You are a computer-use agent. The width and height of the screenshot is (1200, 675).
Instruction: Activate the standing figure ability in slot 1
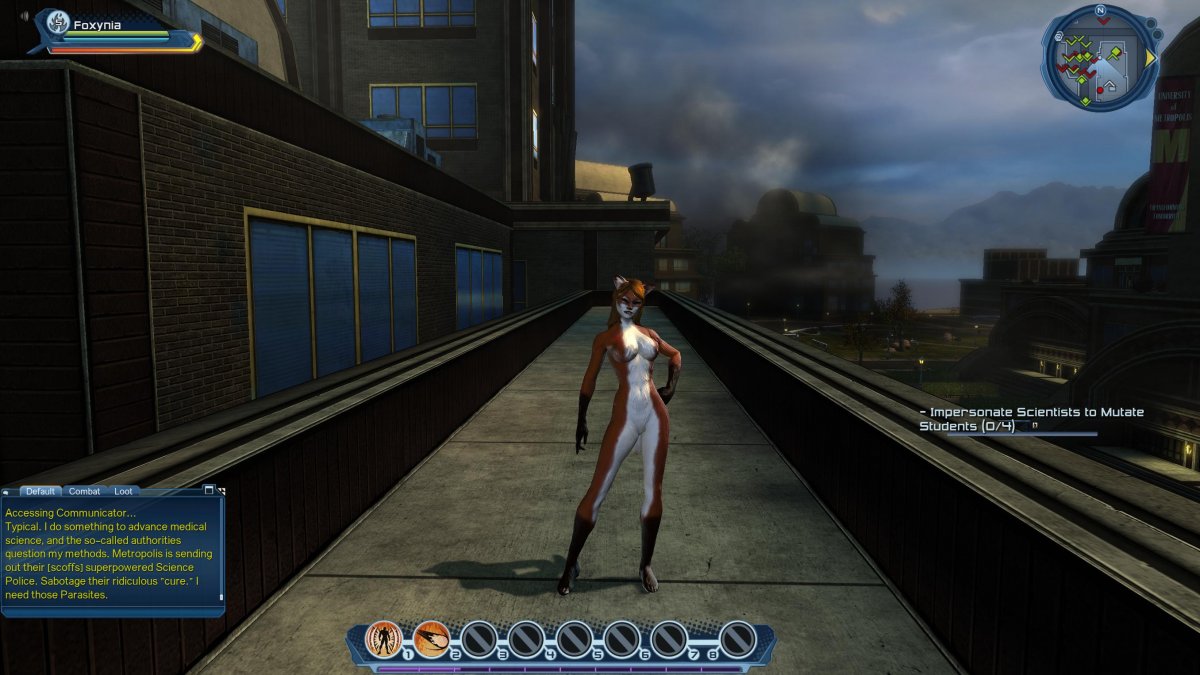(x=383, y=638)
